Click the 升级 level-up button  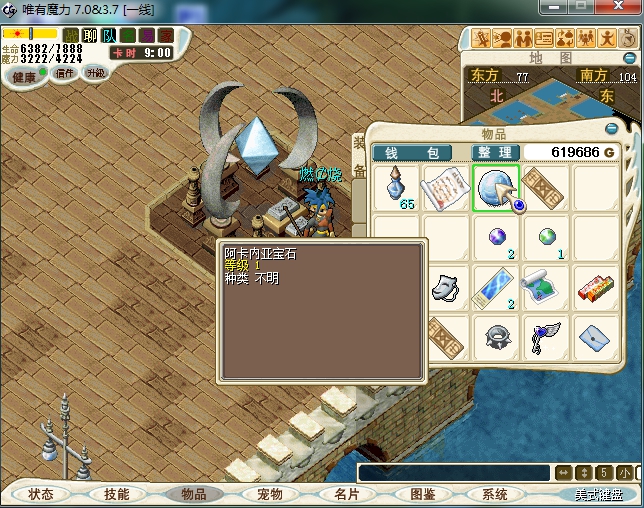tap(96, 74)
